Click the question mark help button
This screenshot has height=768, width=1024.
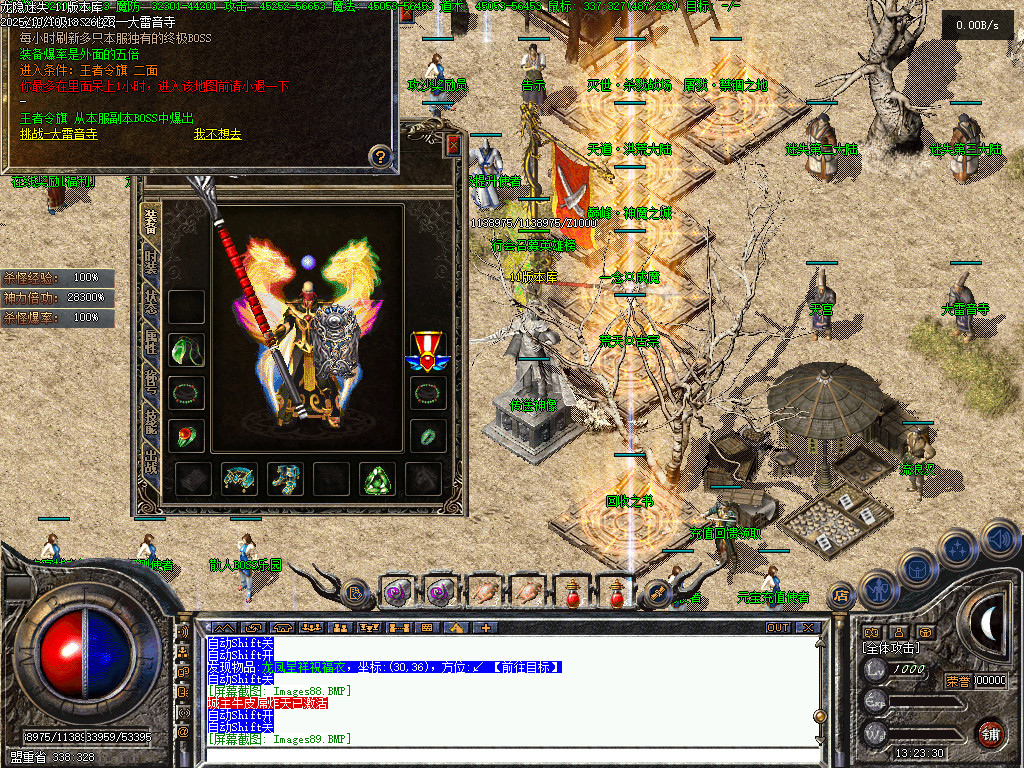pos(380,156)
